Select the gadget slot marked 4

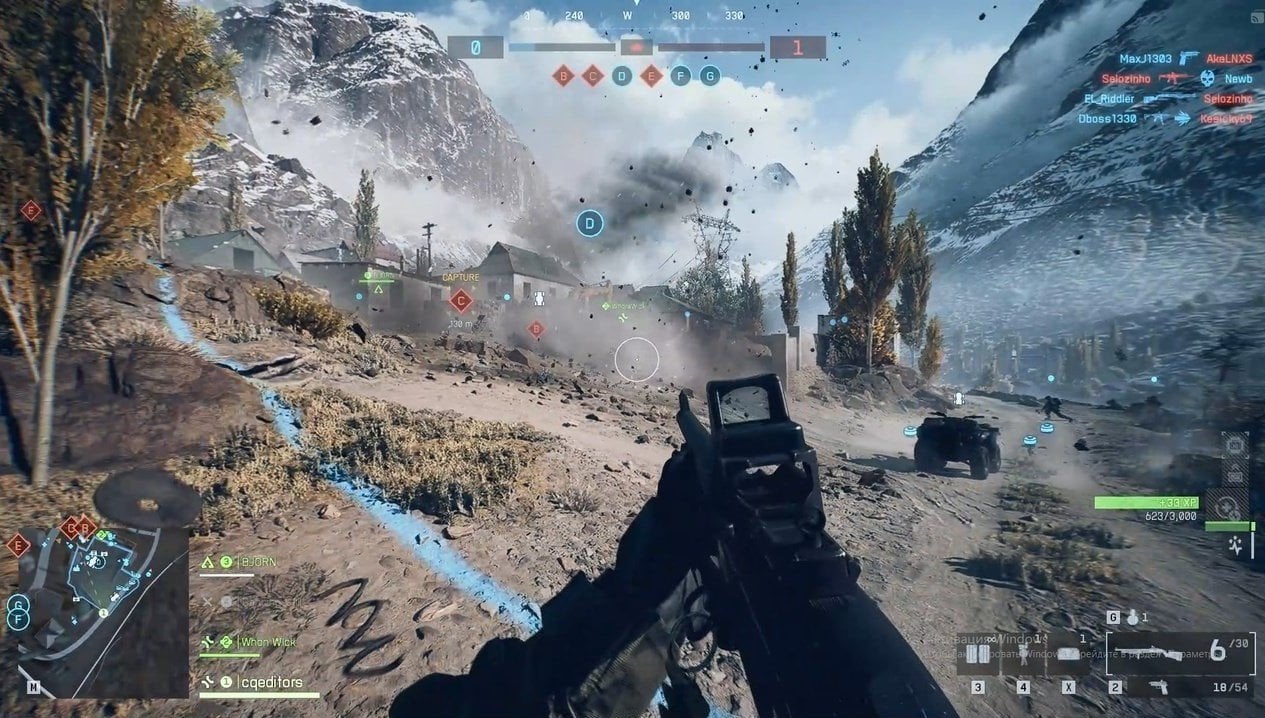tap(1022, 655)
